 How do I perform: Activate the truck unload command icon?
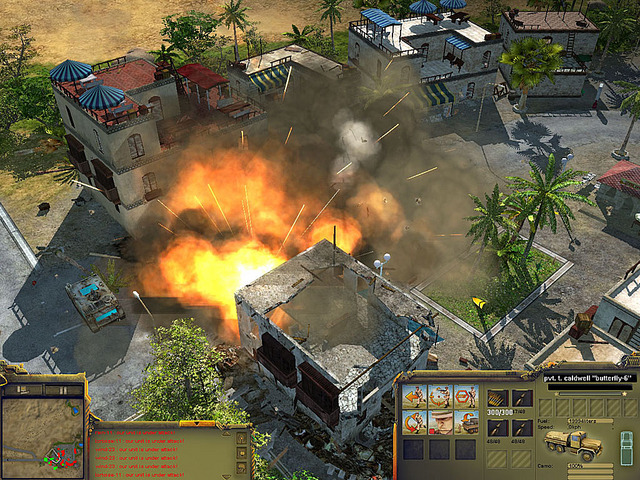465,421
